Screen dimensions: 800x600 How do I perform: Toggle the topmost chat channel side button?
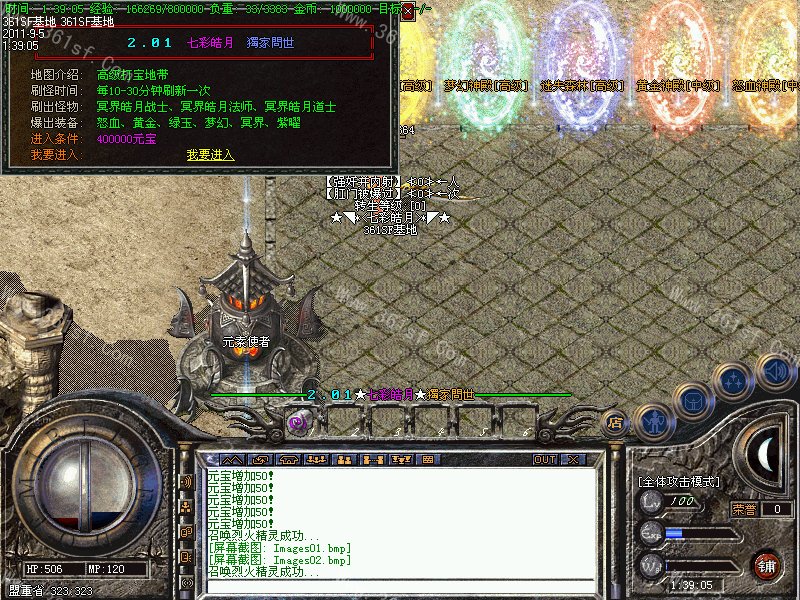pyautogui.click(x=186, y=481)
